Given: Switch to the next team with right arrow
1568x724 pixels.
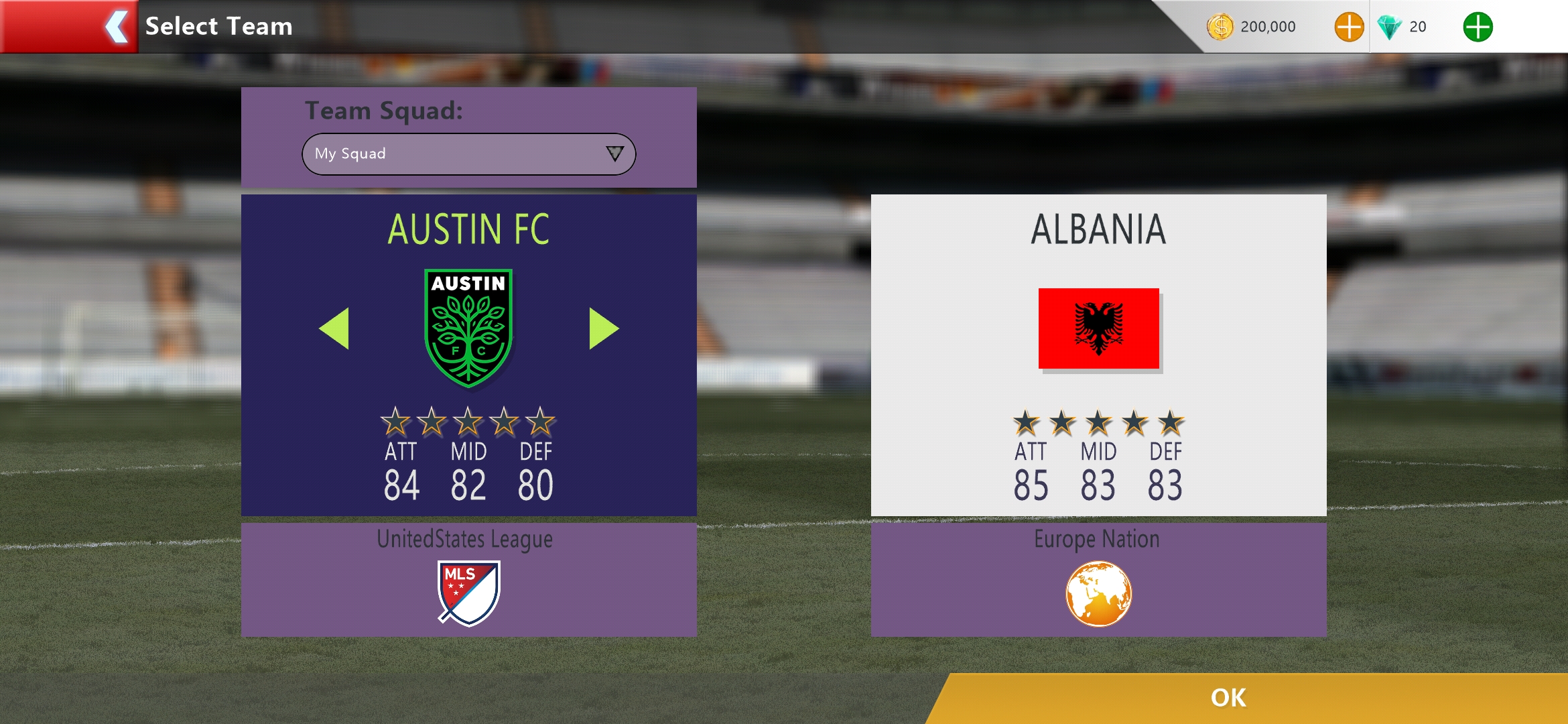Looking at the screenshot, I should 603,328.
